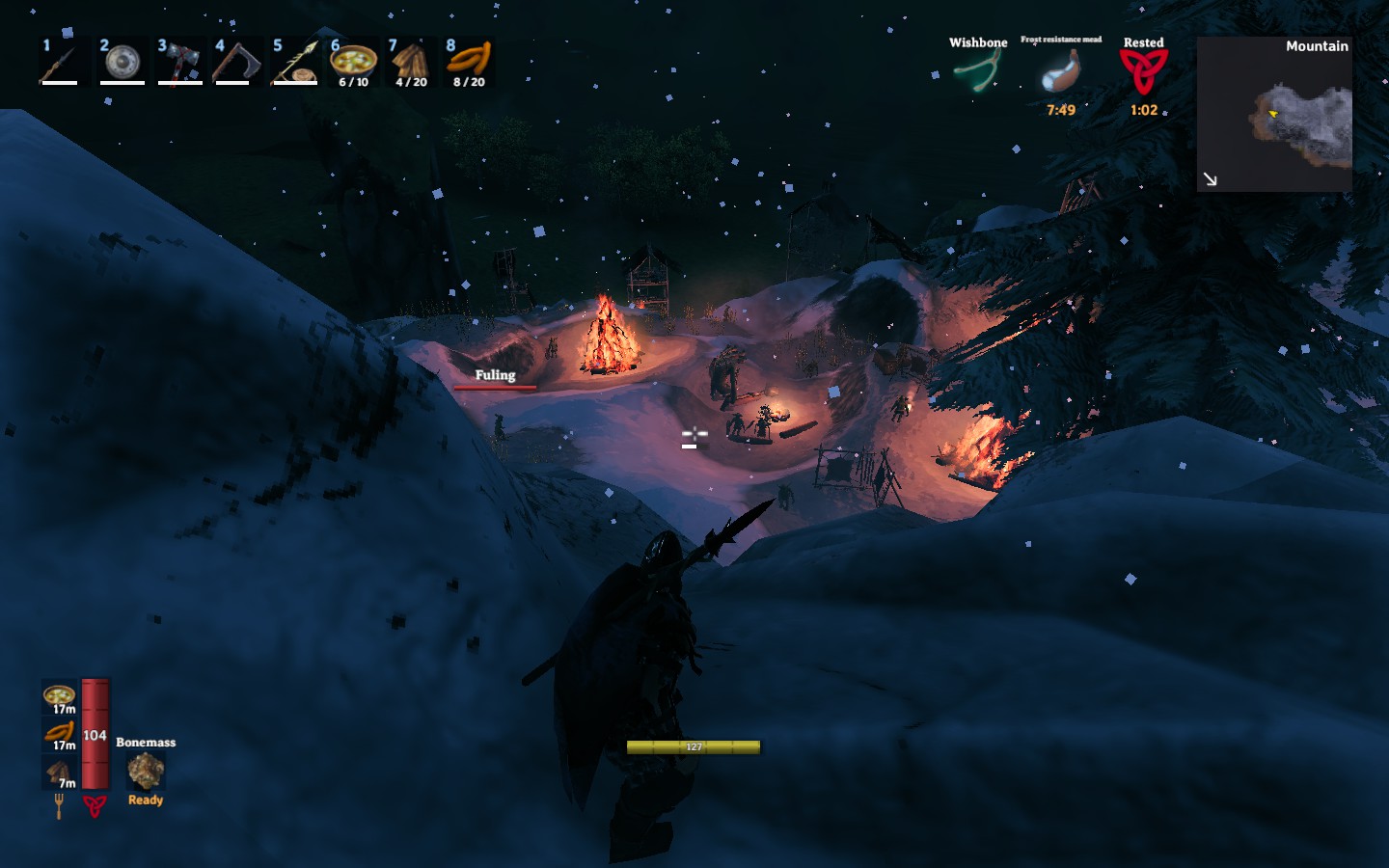1389x868 pixels.
Task: Choose the wood-chopping axe in slot 4
Action: point(237,62)
